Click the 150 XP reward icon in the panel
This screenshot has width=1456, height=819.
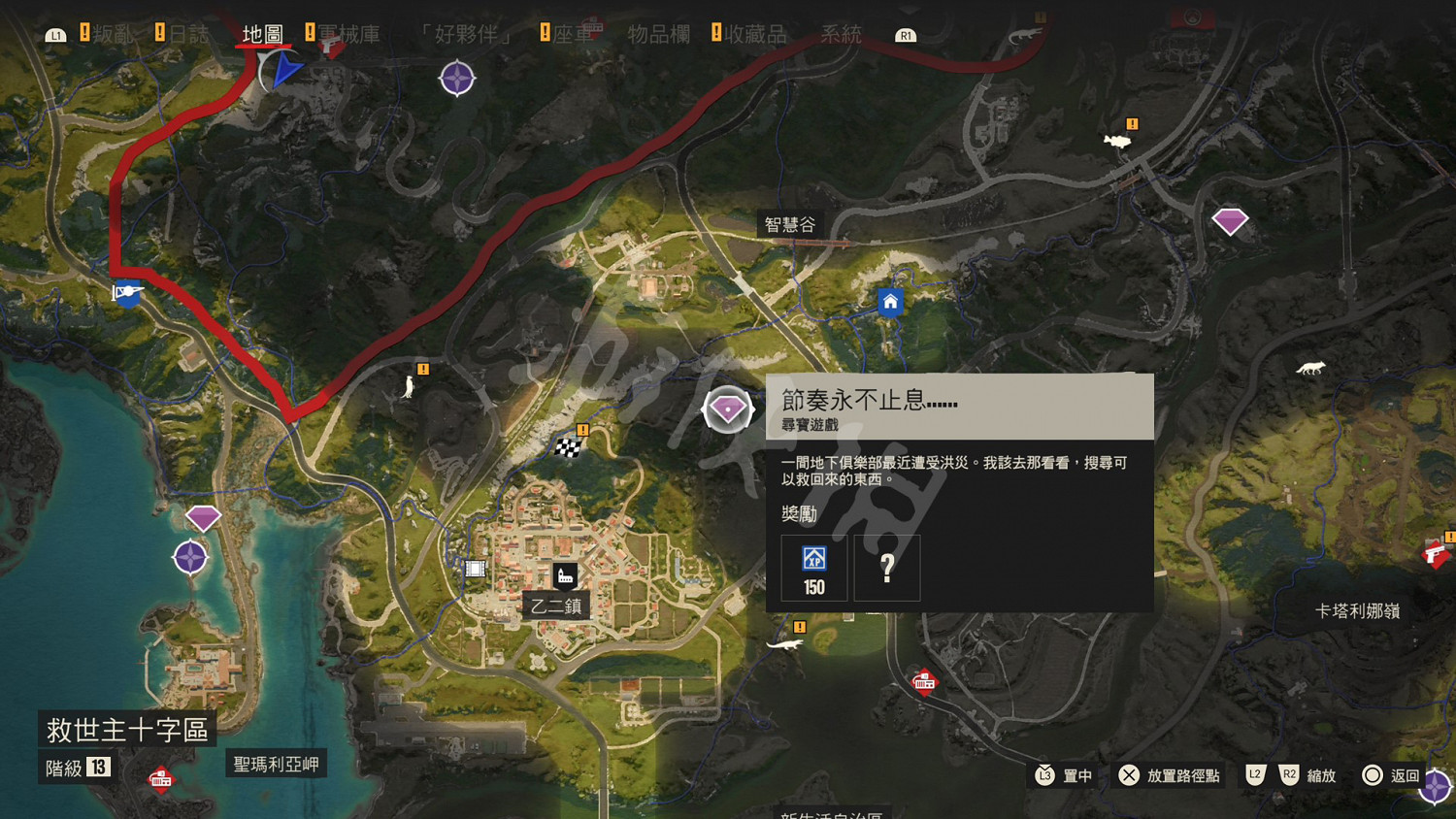pos(812,567)
